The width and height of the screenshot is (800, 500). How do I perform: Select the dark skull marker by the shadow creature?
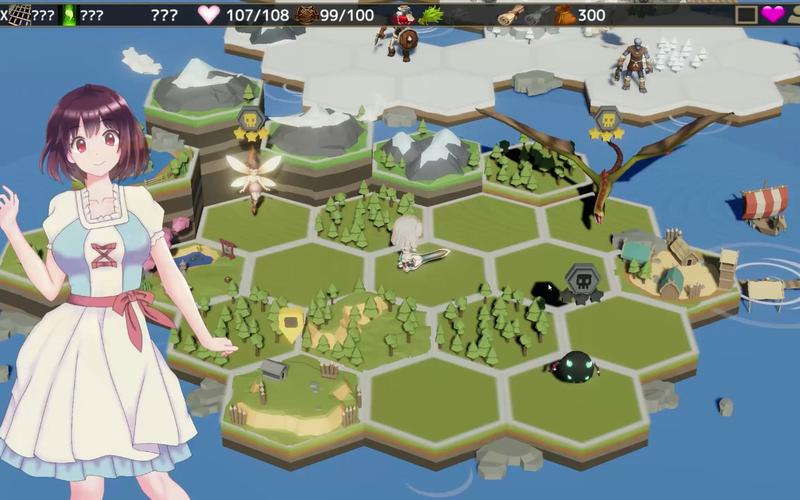pyautogui.click(x=581, y=280)
